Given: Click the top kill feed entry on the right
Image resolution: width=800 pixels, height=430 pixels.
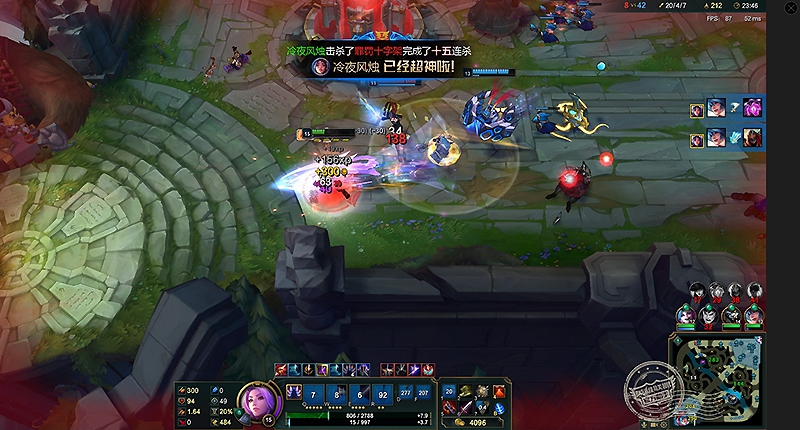Looking at the screenshot, I should [732, 108].
